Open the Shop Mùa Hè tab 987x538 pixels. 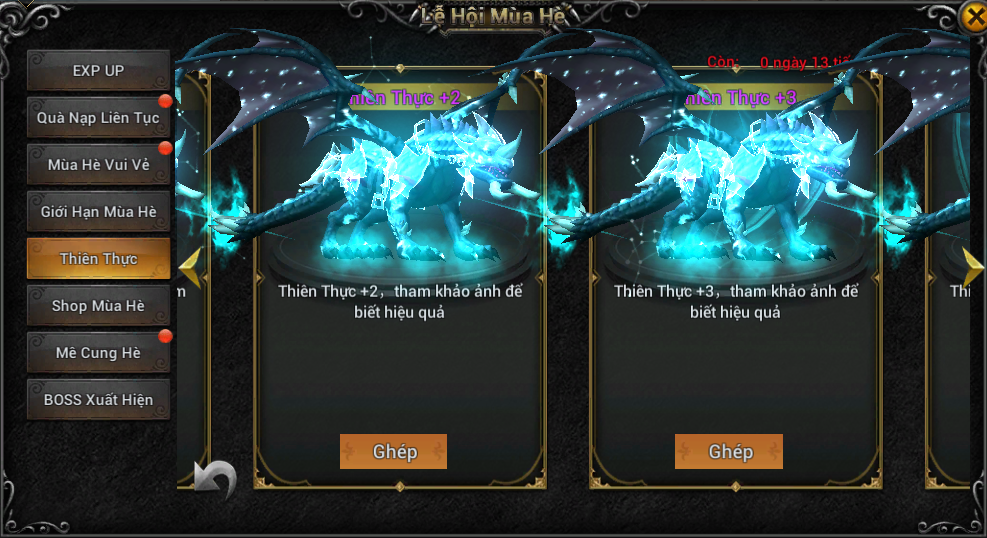pos(98,306)
